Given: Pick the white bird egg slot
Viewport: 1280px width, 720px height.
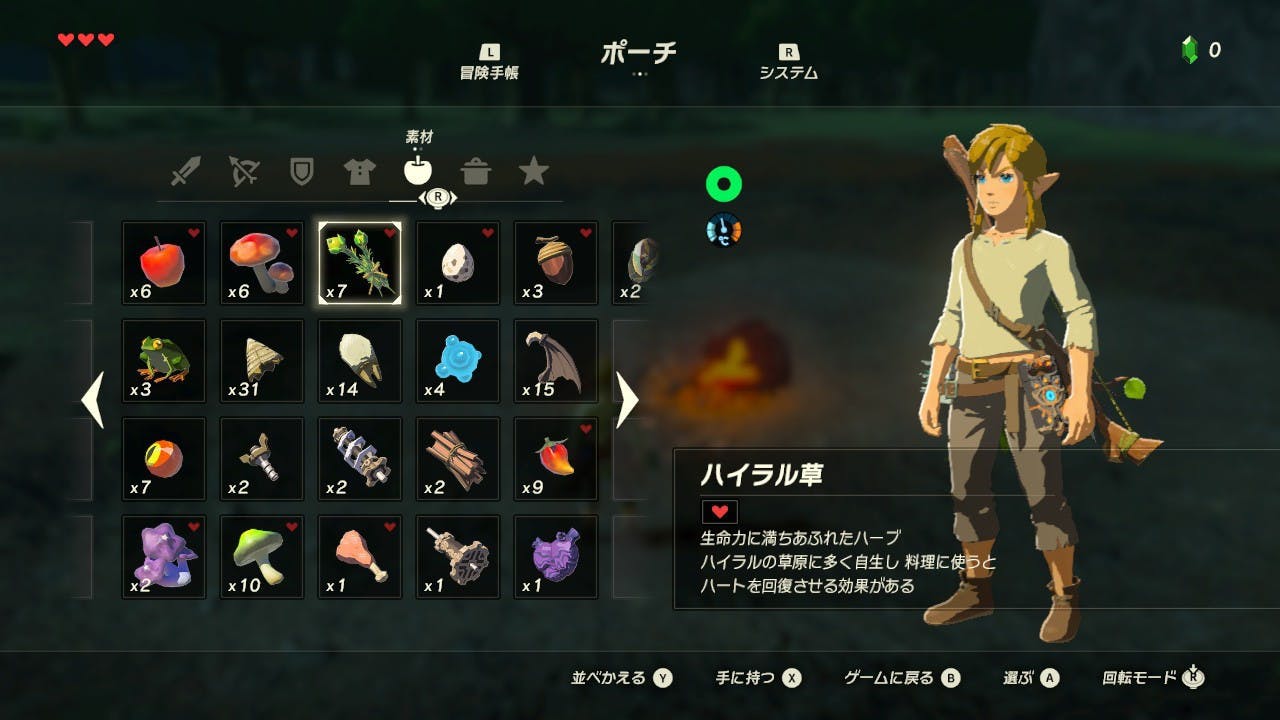Looking at the screenshot, I should tap(458, 263).
